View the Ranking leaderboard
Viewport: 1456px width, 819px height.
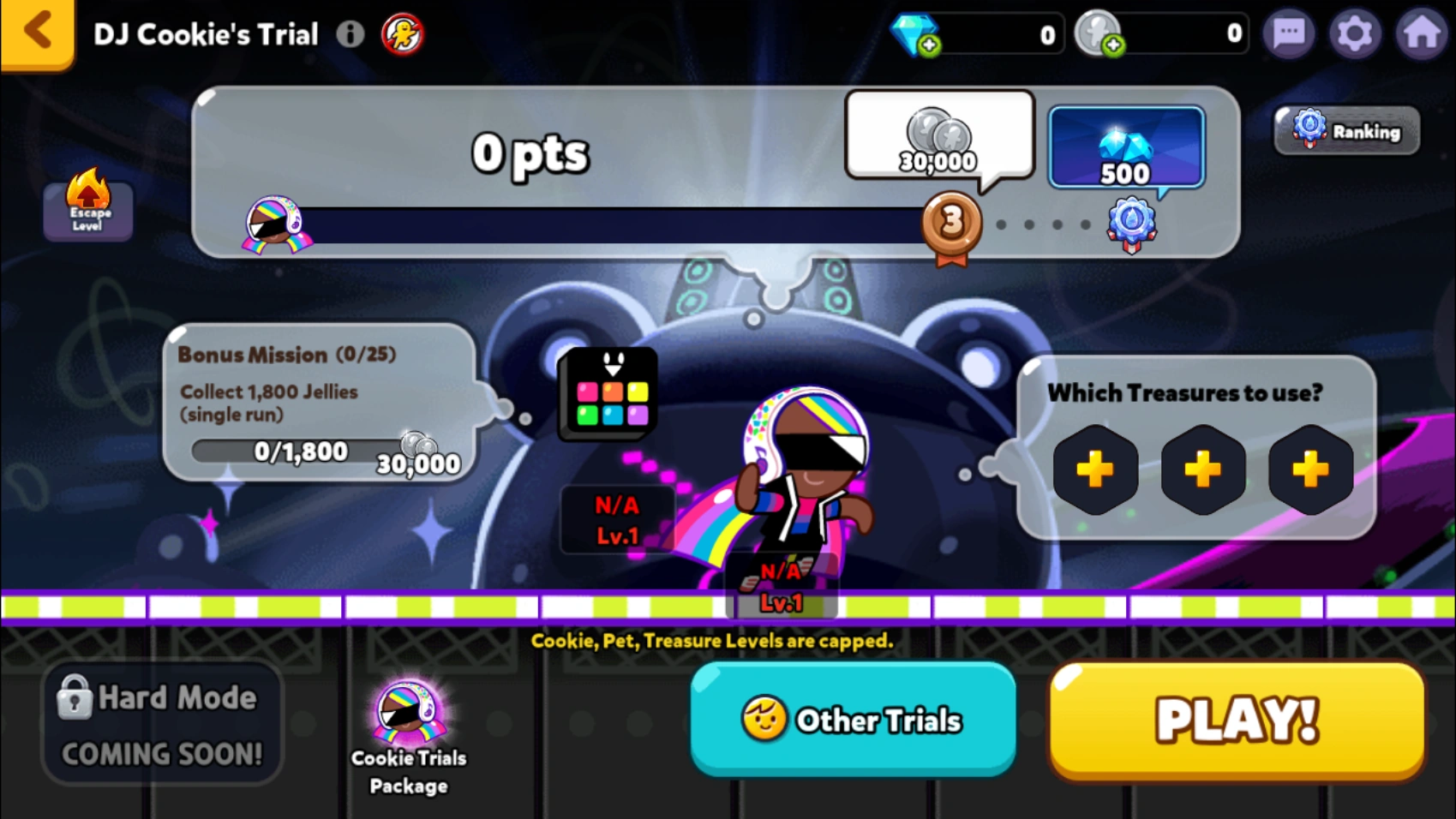pos(1345,130)
